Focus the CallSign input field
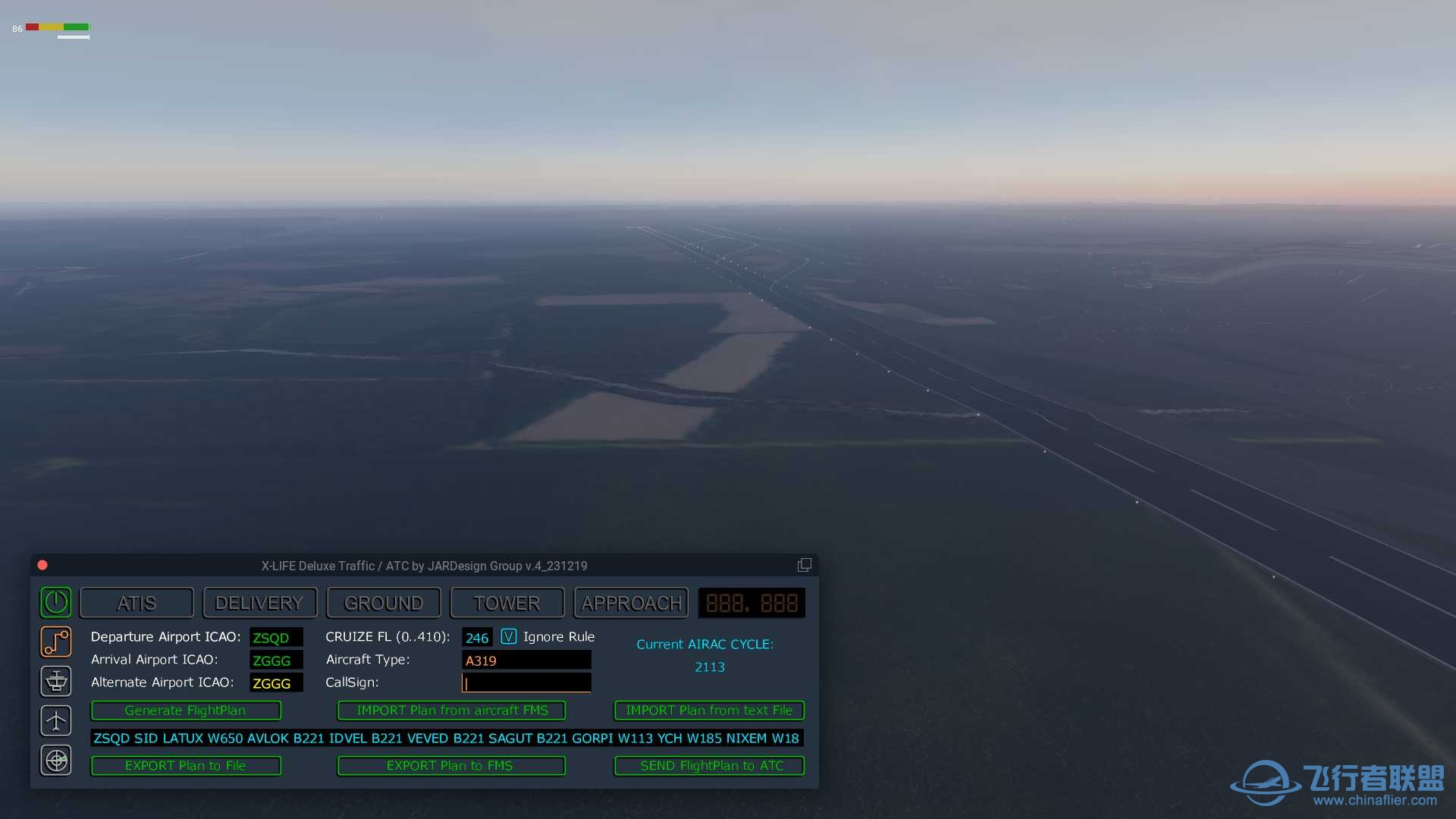The height and width of the screenshot is (819, 1456). point(526,683)
